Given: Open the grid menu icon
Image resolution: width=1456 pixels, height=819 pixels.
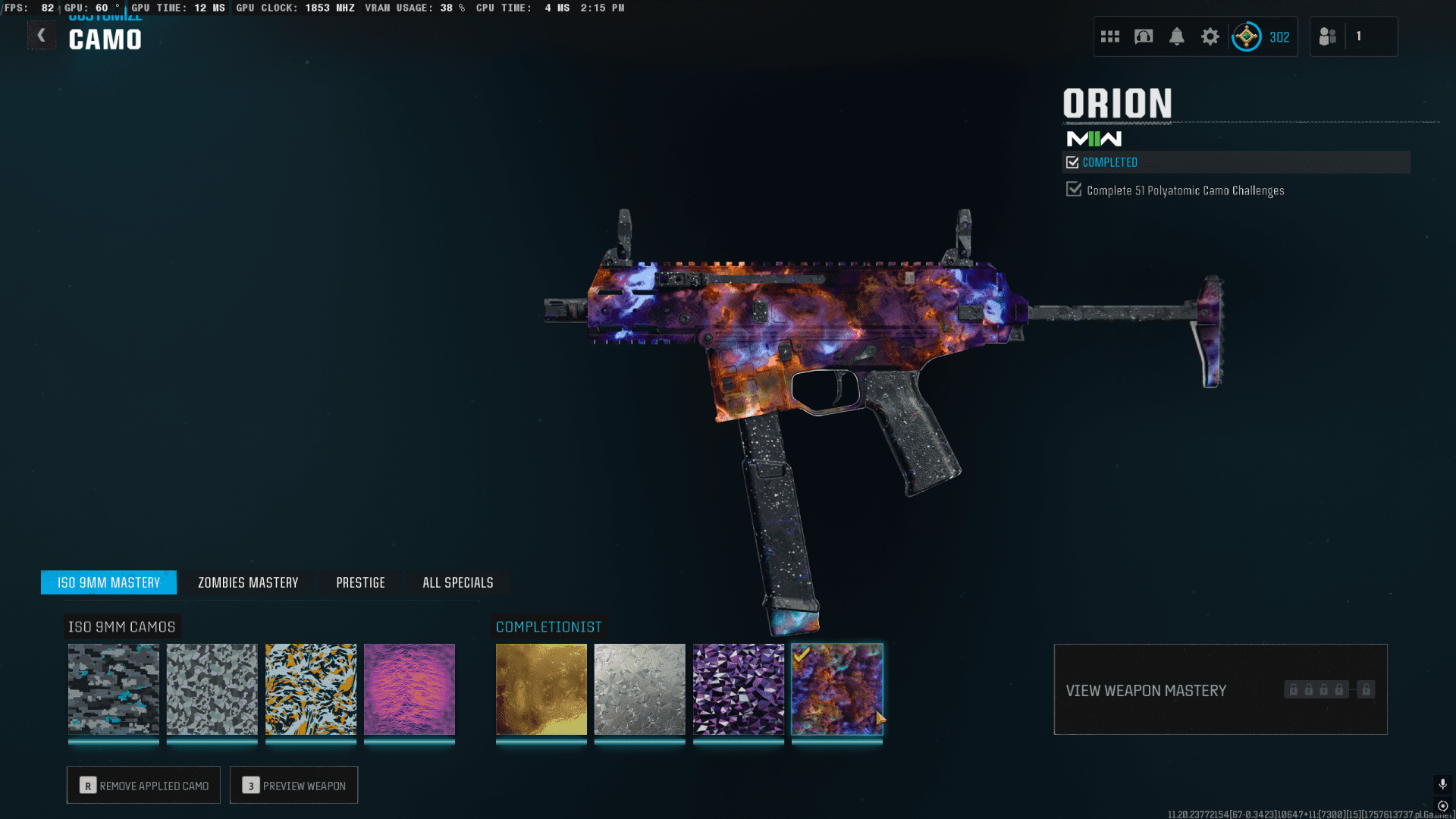Looking at the screenshot, I should pyautogui.click(x=1110, y=36).
